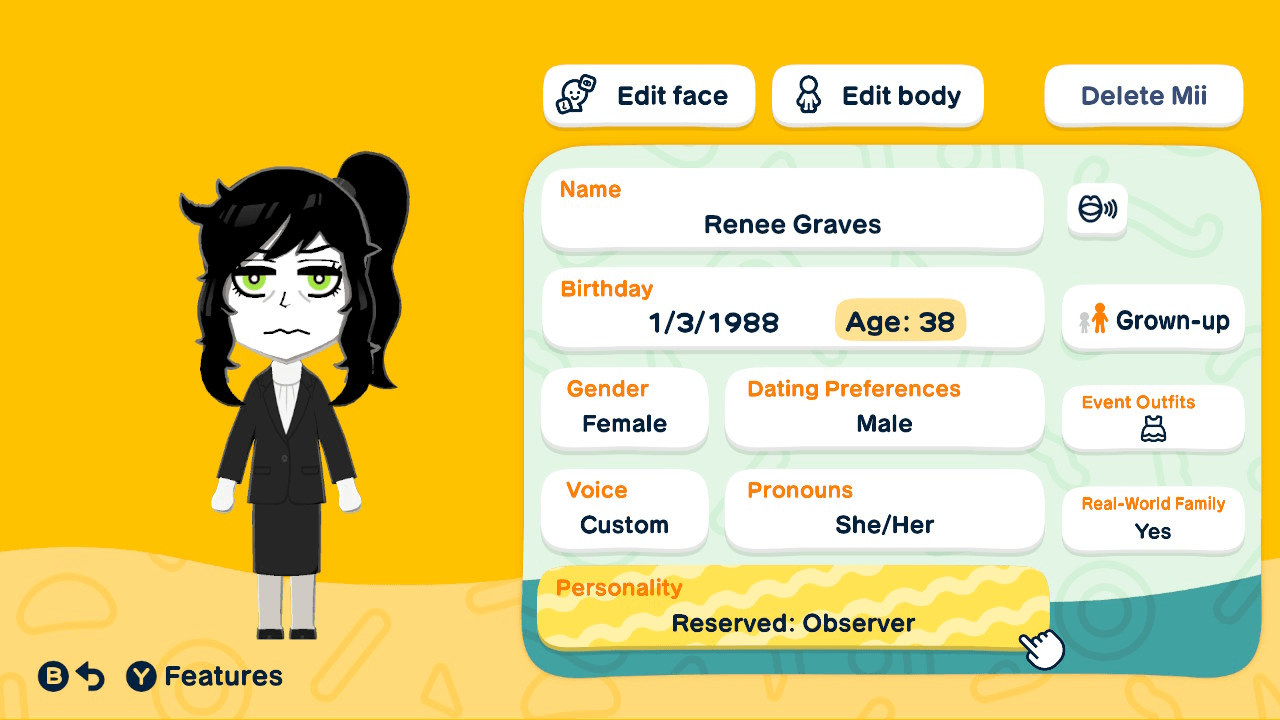The width and height of the screenshot is (1280, 720).
Task: Toggle the Grown-up setting
Action: (x=1152, y=319)
